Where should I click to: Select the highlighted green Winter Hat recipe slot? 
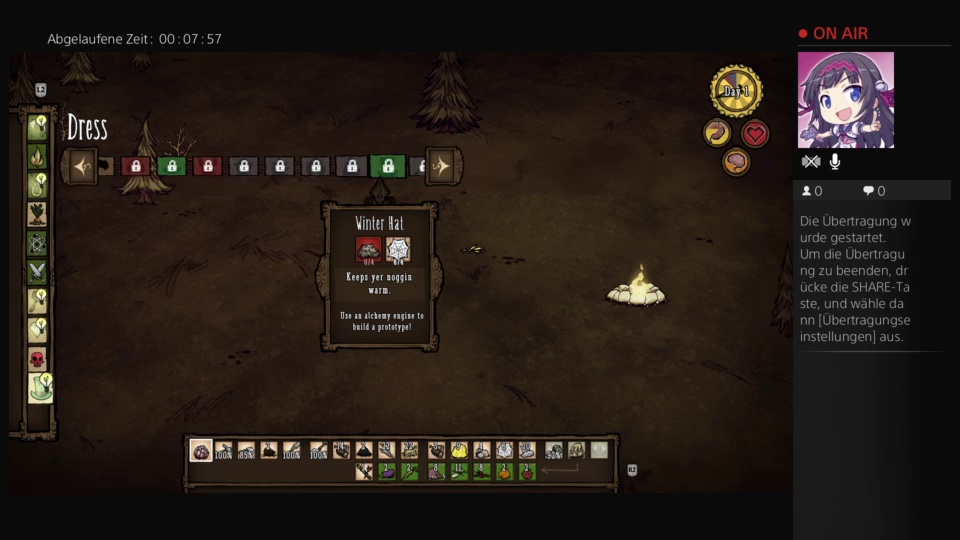[x=387, y=166]
